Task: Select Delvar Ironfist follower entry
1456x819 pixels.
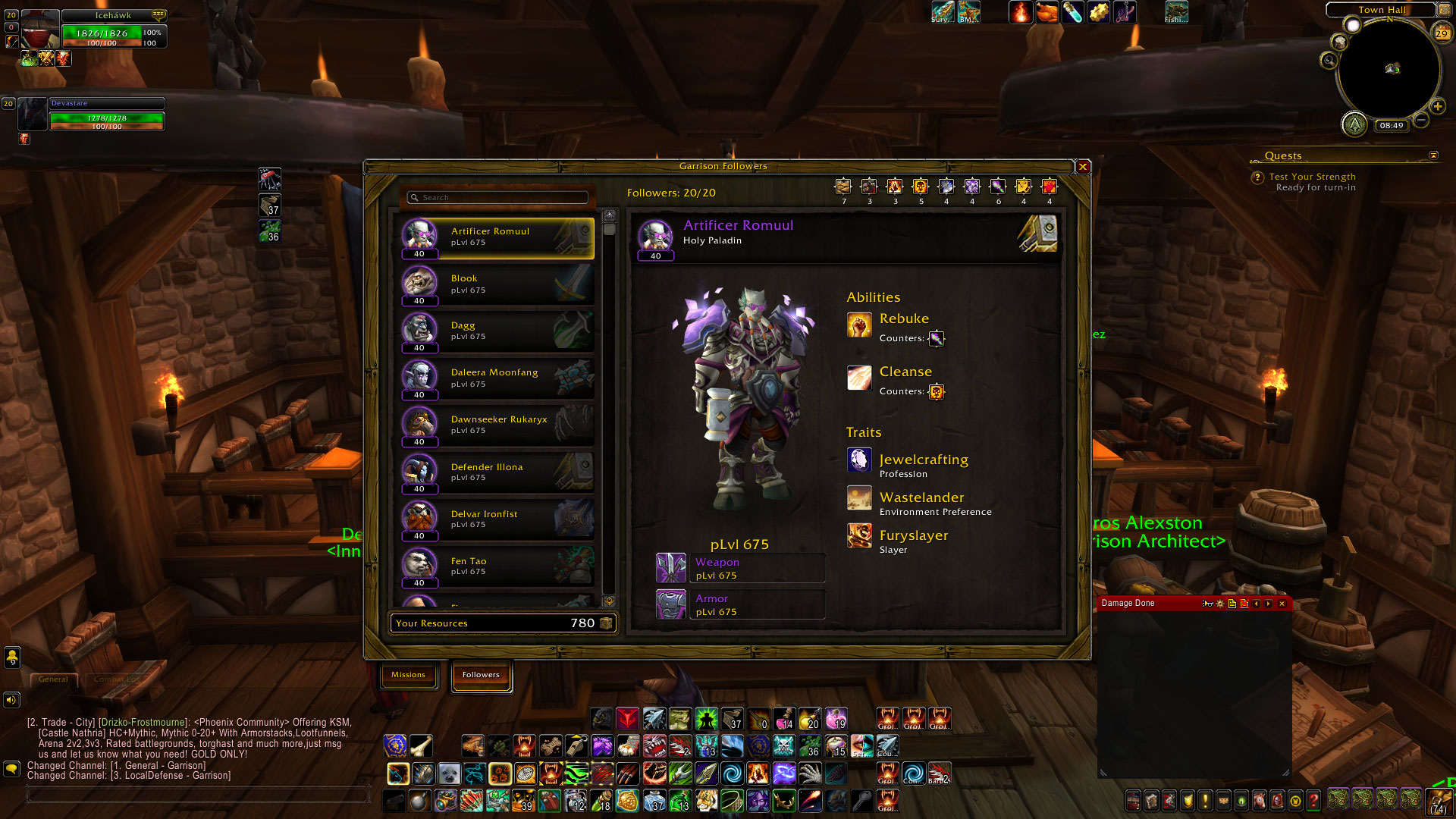Action: [497, 519]
